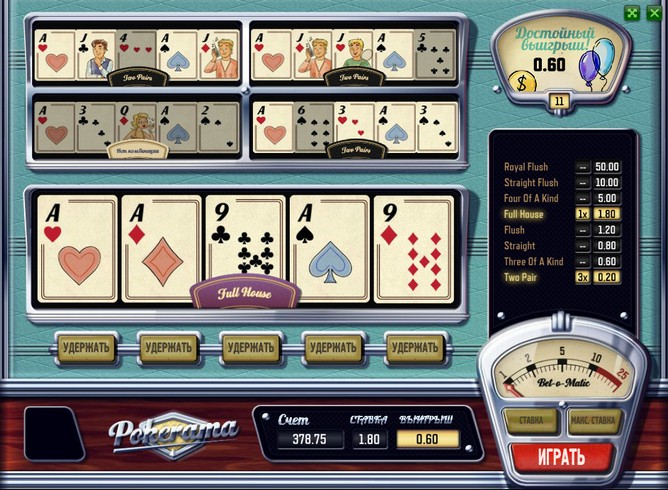Viewport: 668px width, 490px height.
Task: Click the СТАВКА bet button
Action: point(530,421)
